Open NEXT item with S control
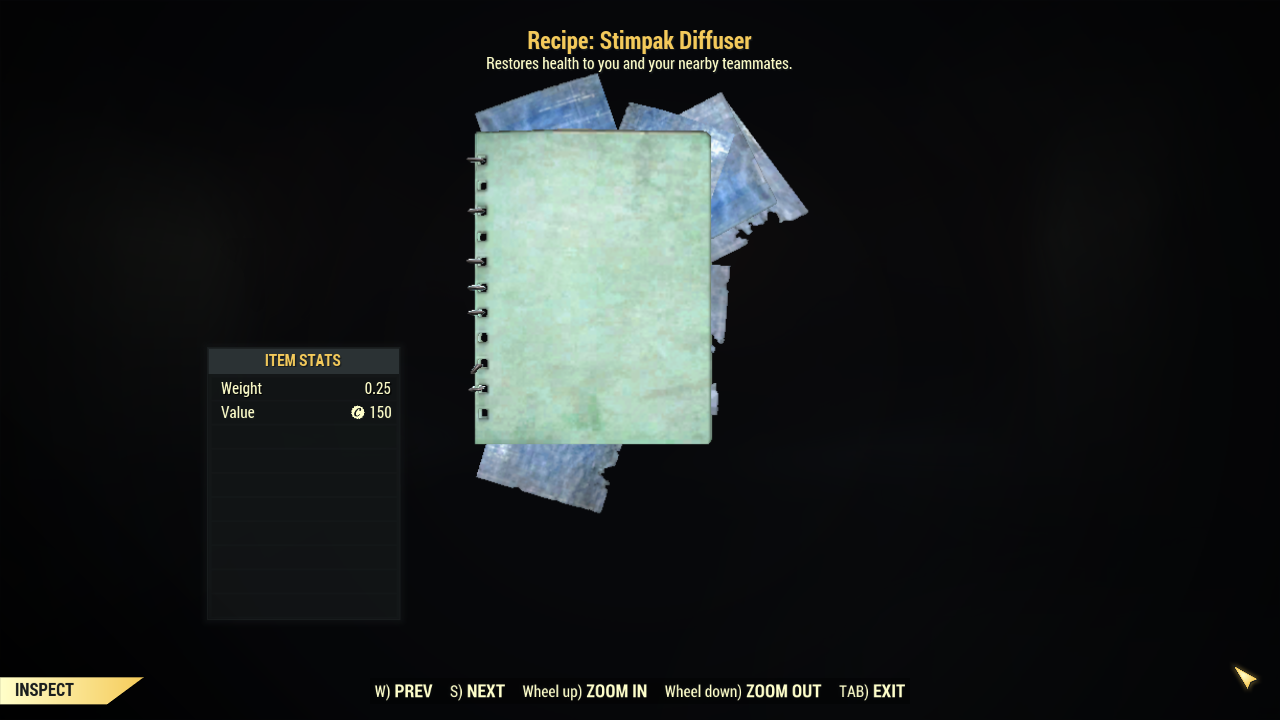The image size is (1280, 720). pyautogui.click(x=476, y=691)
